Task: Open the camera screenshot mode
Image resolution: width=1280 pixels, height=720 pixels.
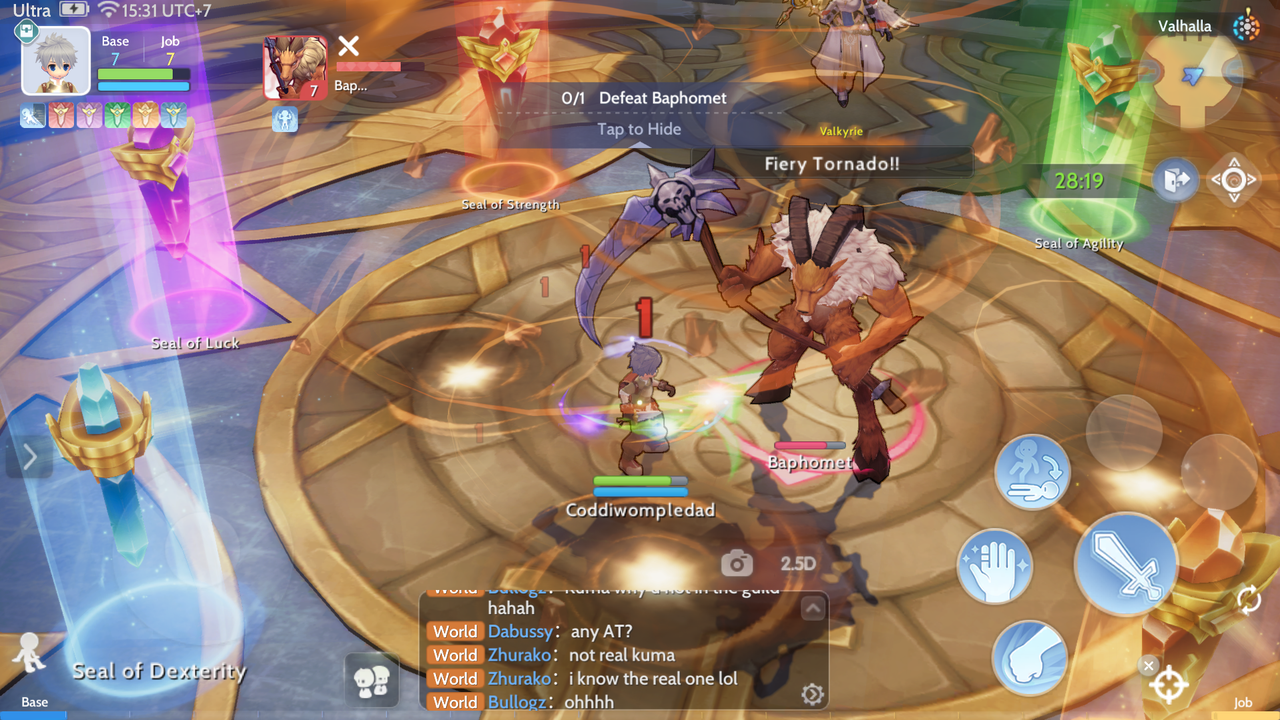Action: tap(737, 564)
